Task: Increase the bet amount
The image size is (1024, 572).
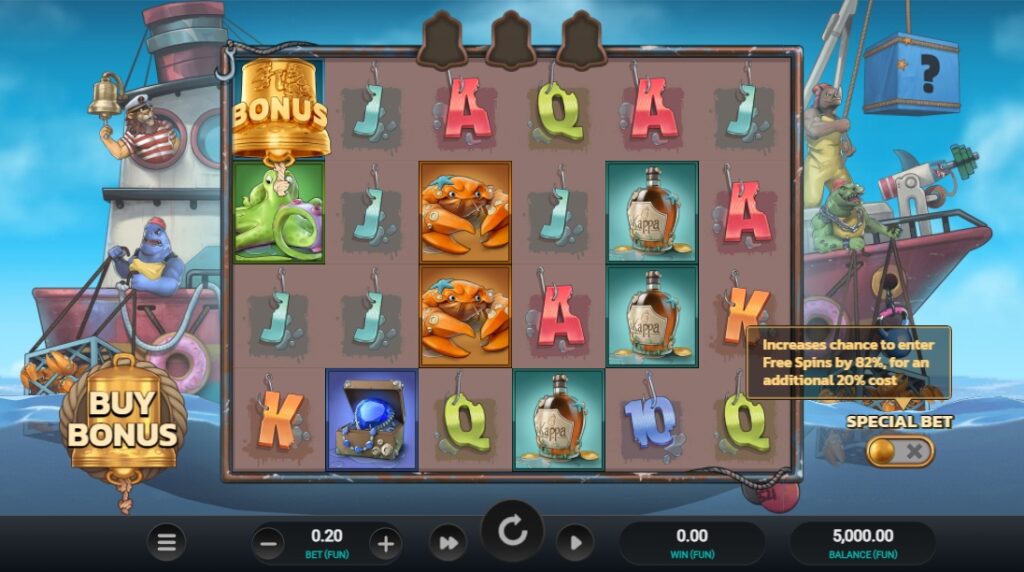Action: [x=386, y=543]
